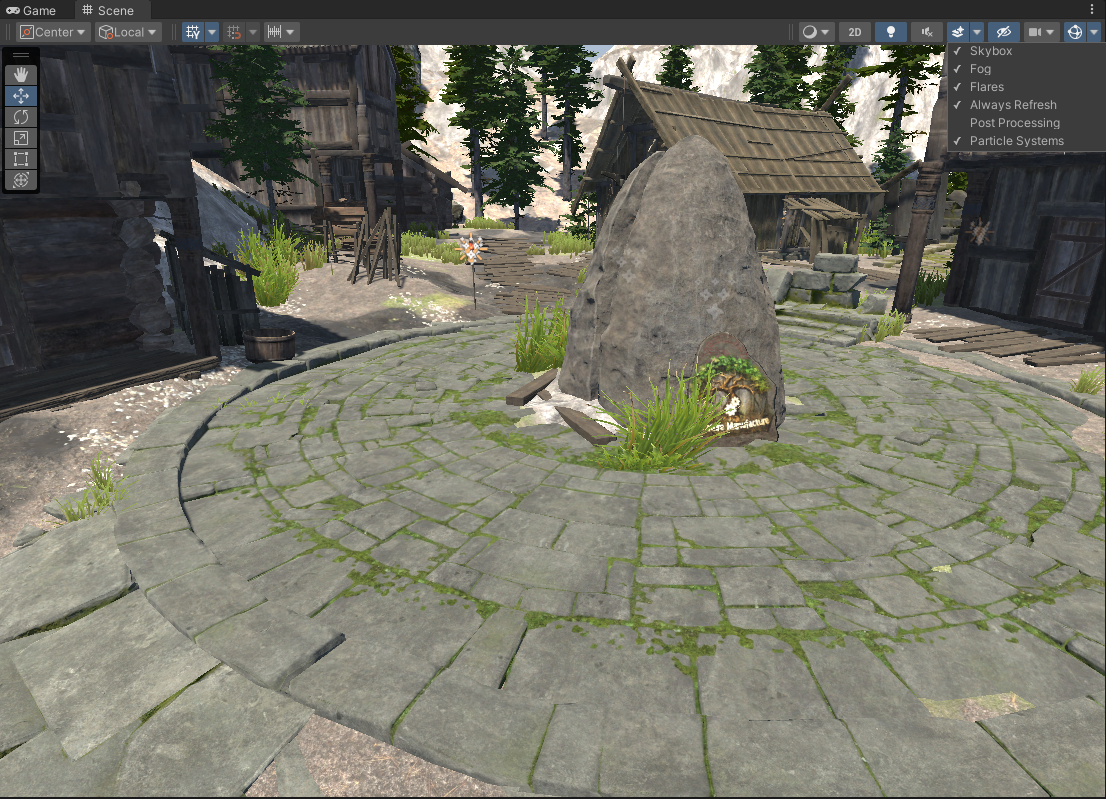Screen dimensions: 1106x799
Task: Toggle Particle Systems in the effects menu
Action: [1016, 141]
